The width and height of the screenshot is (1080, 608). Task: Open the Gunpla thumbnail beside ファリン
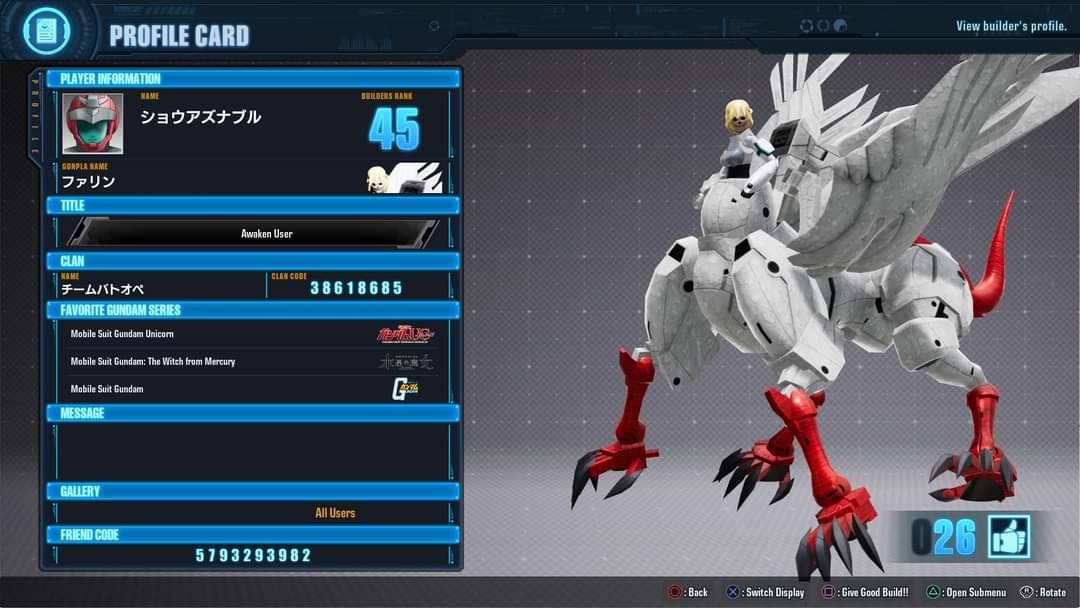coord(404,178)
